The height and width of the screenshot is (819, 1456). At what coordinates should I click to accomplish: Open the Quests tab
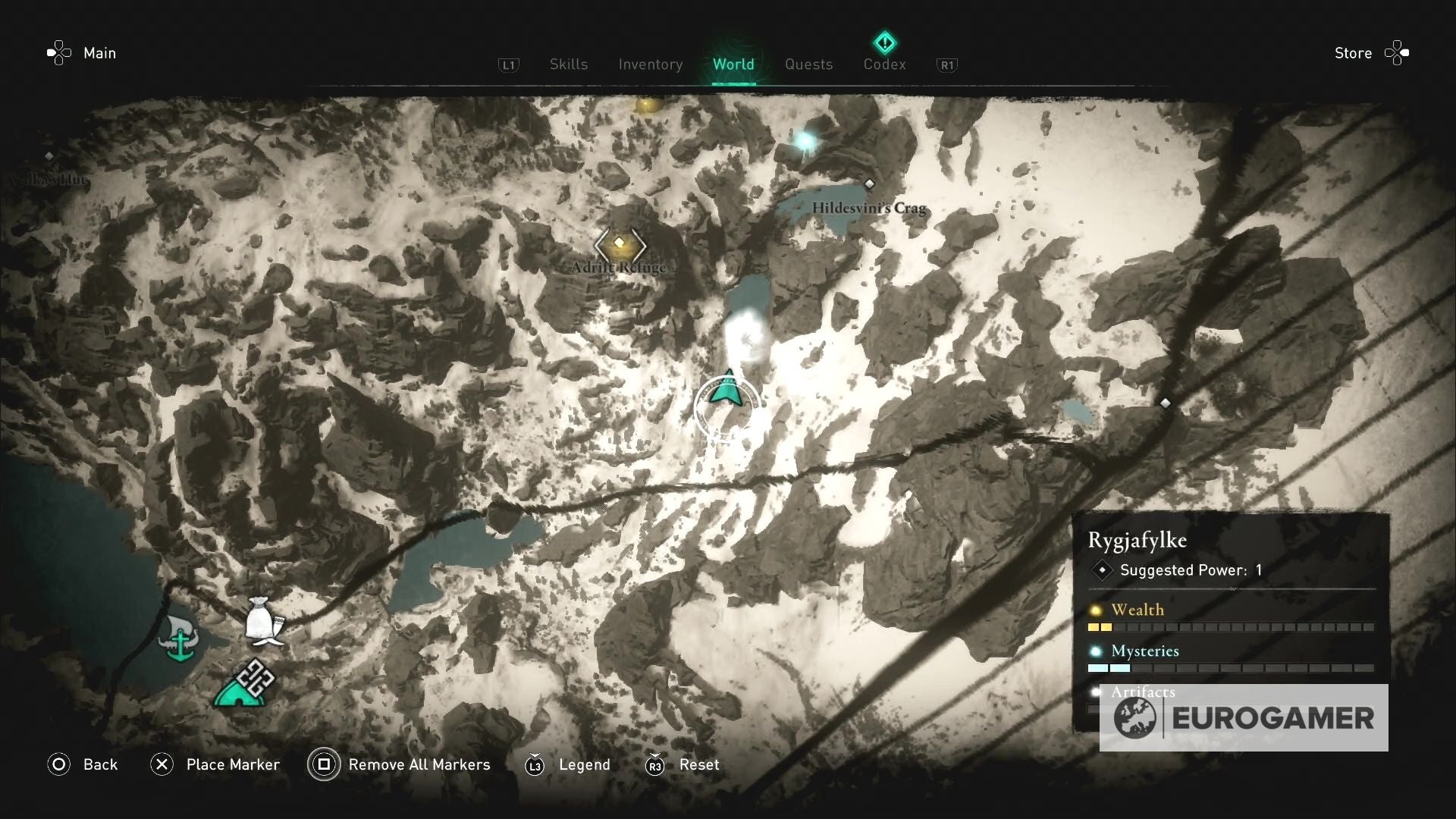coord(808,64)
